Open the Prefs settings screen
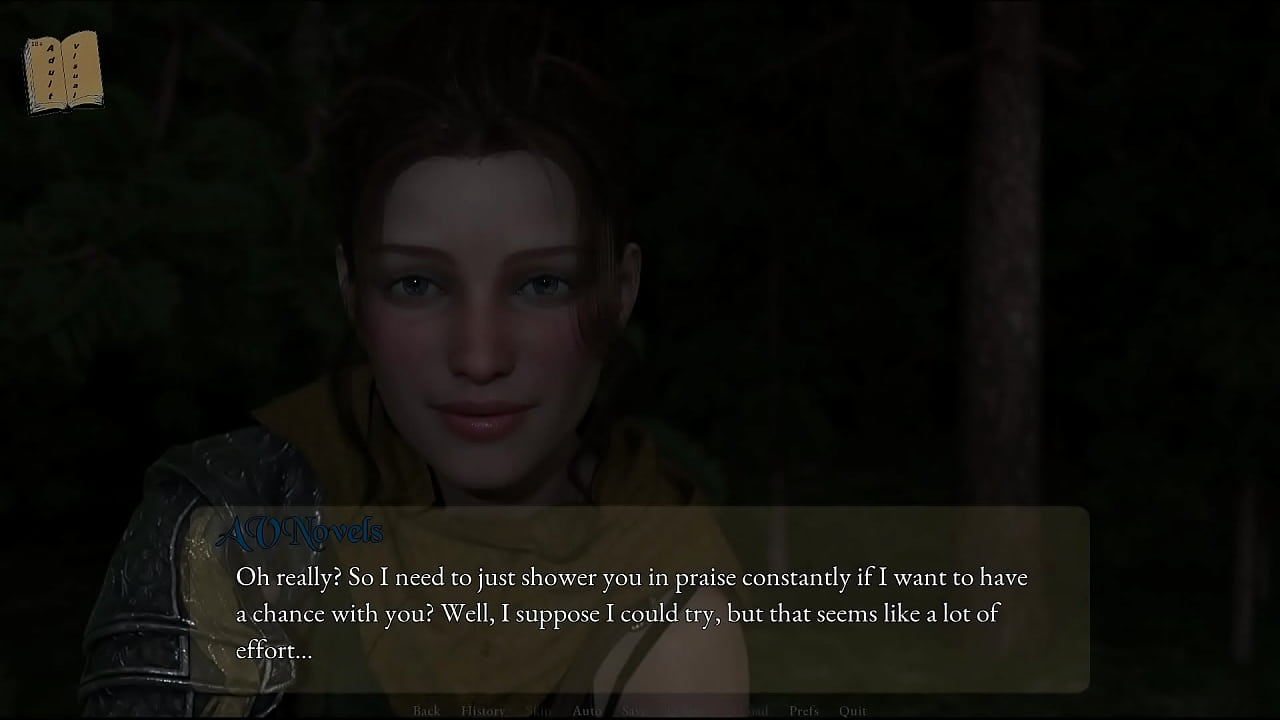This screenshot has width=1280, height=720. coord(803,711)
